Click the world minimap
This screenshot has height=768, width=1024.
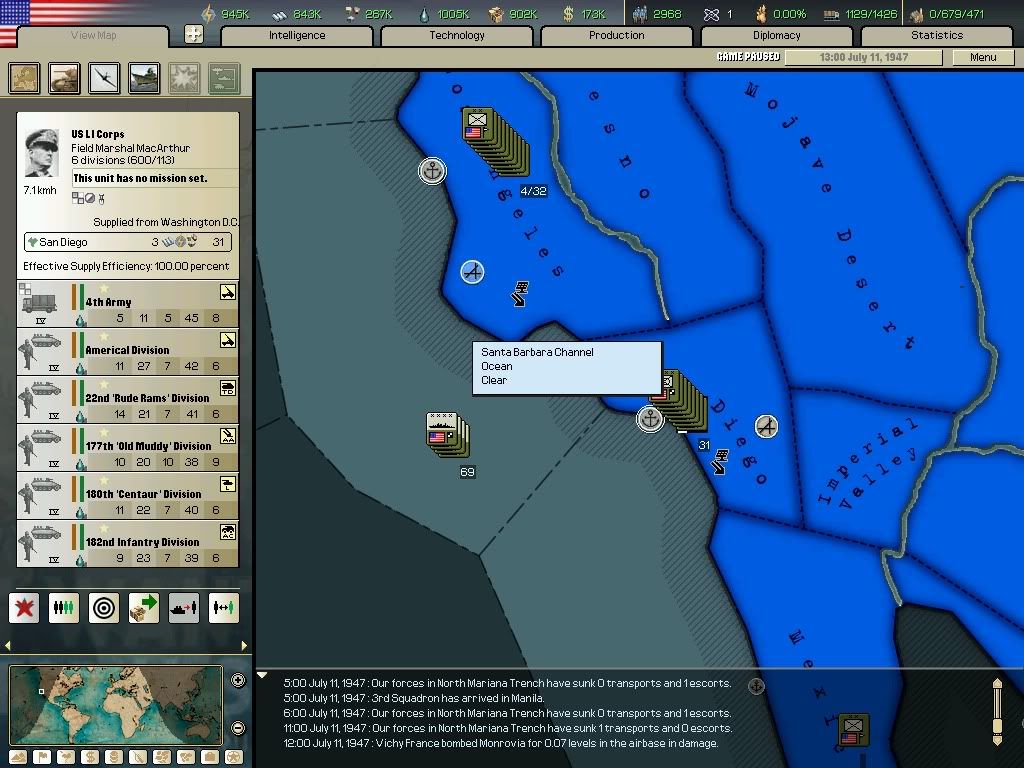point(115,704)
